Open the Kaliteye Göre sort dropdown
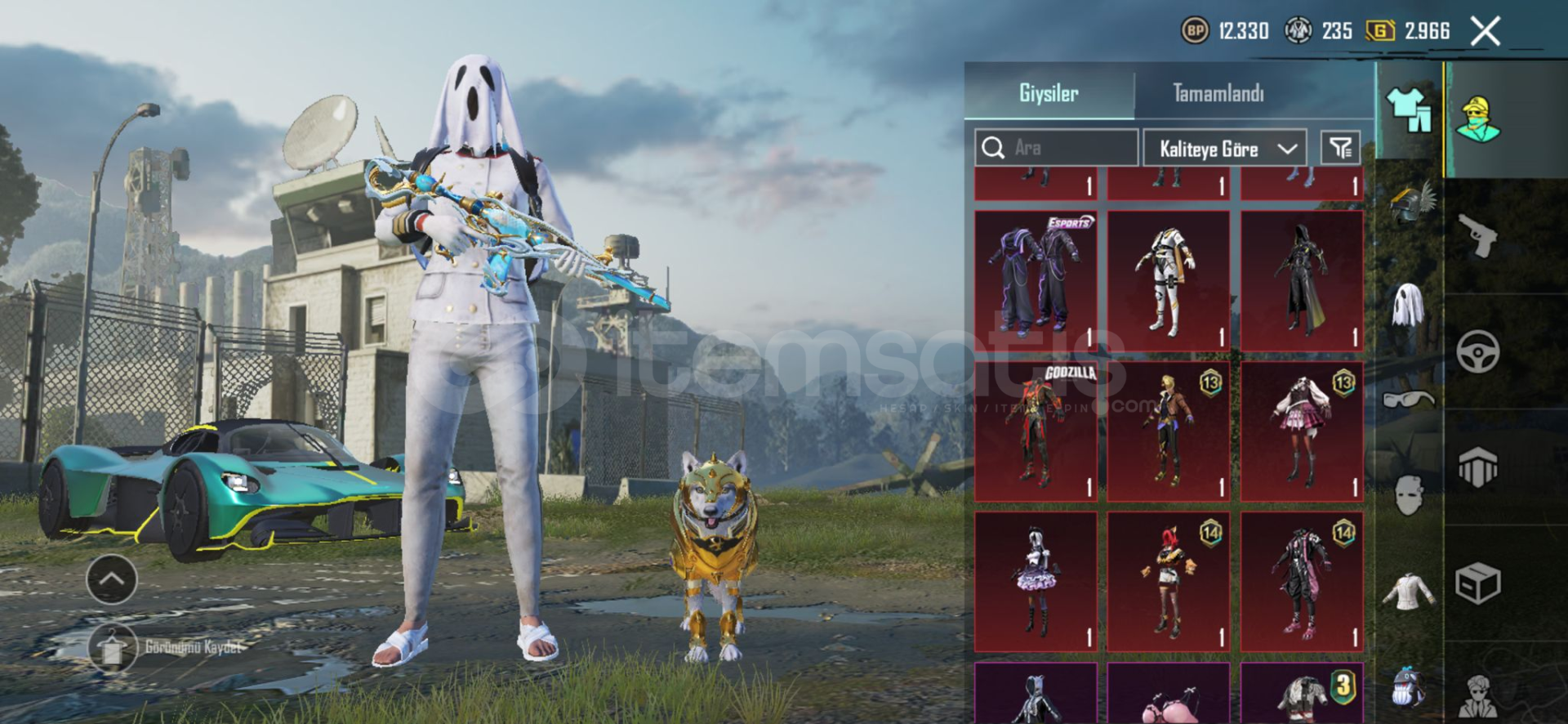Viewport: 1568px width, 724px height. (x=1224, y=149)
